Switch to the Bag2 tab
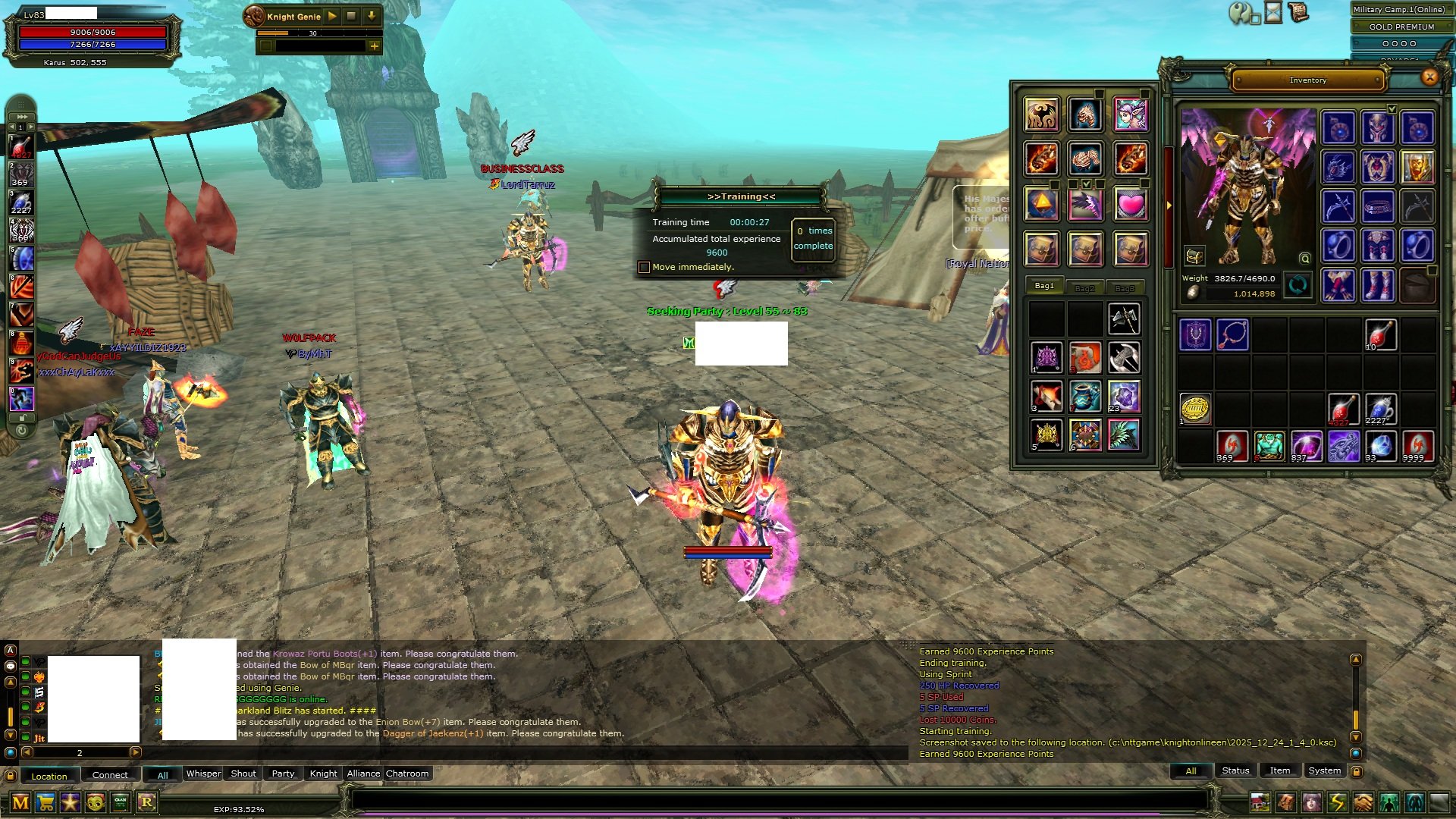 [1084, 288]
